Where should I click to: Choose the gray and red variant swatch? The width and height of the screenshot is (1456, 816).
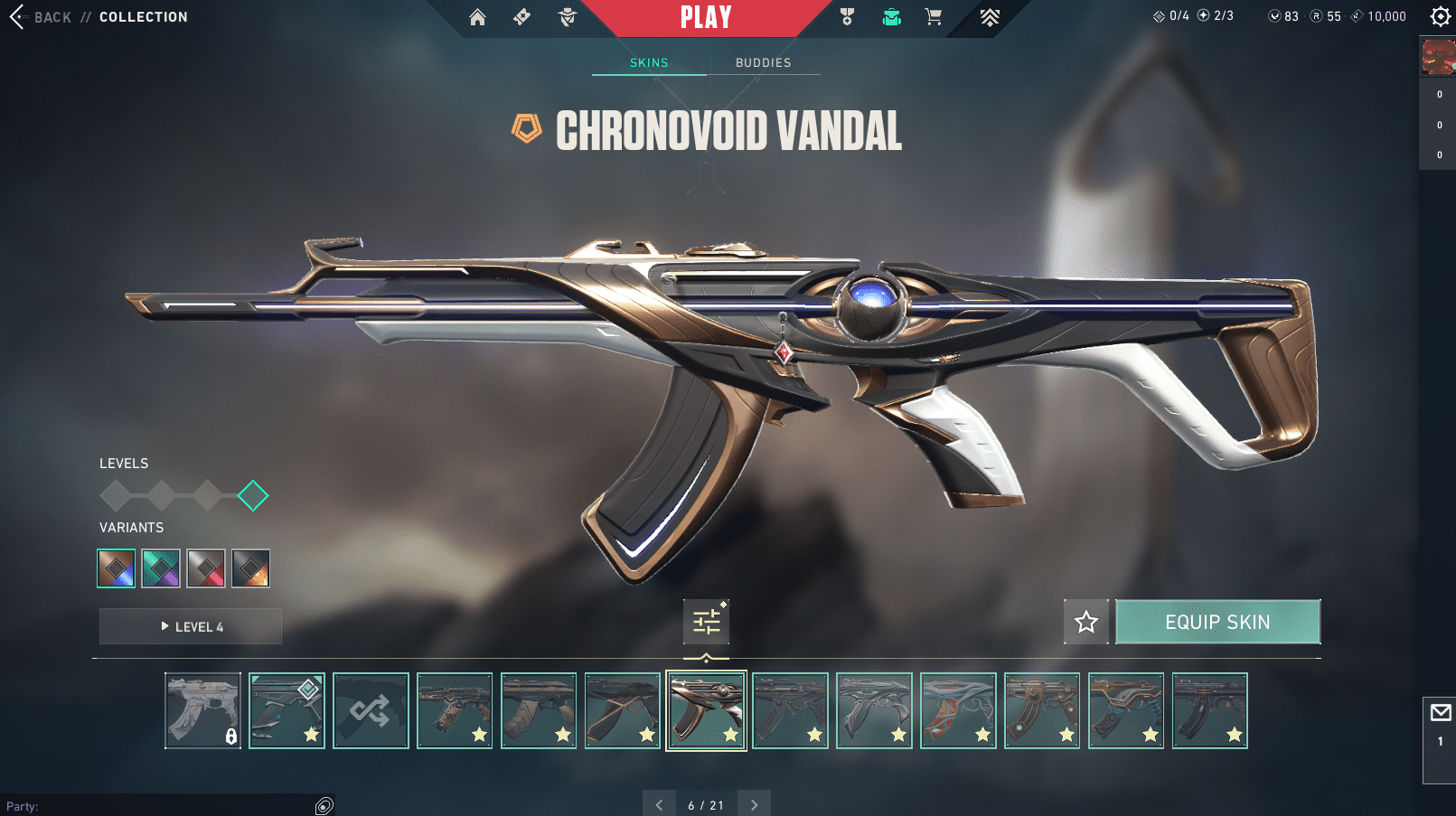[206, 568]
